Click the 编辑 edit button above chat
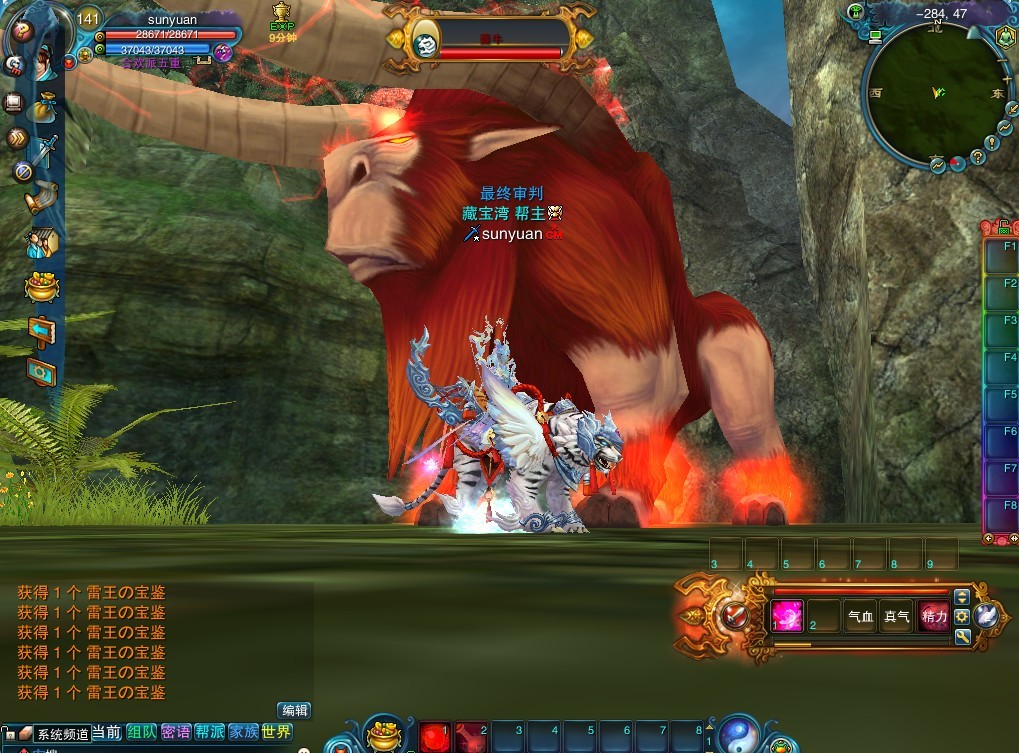This screenshot has height=753, width=1019. pos(293,710)
